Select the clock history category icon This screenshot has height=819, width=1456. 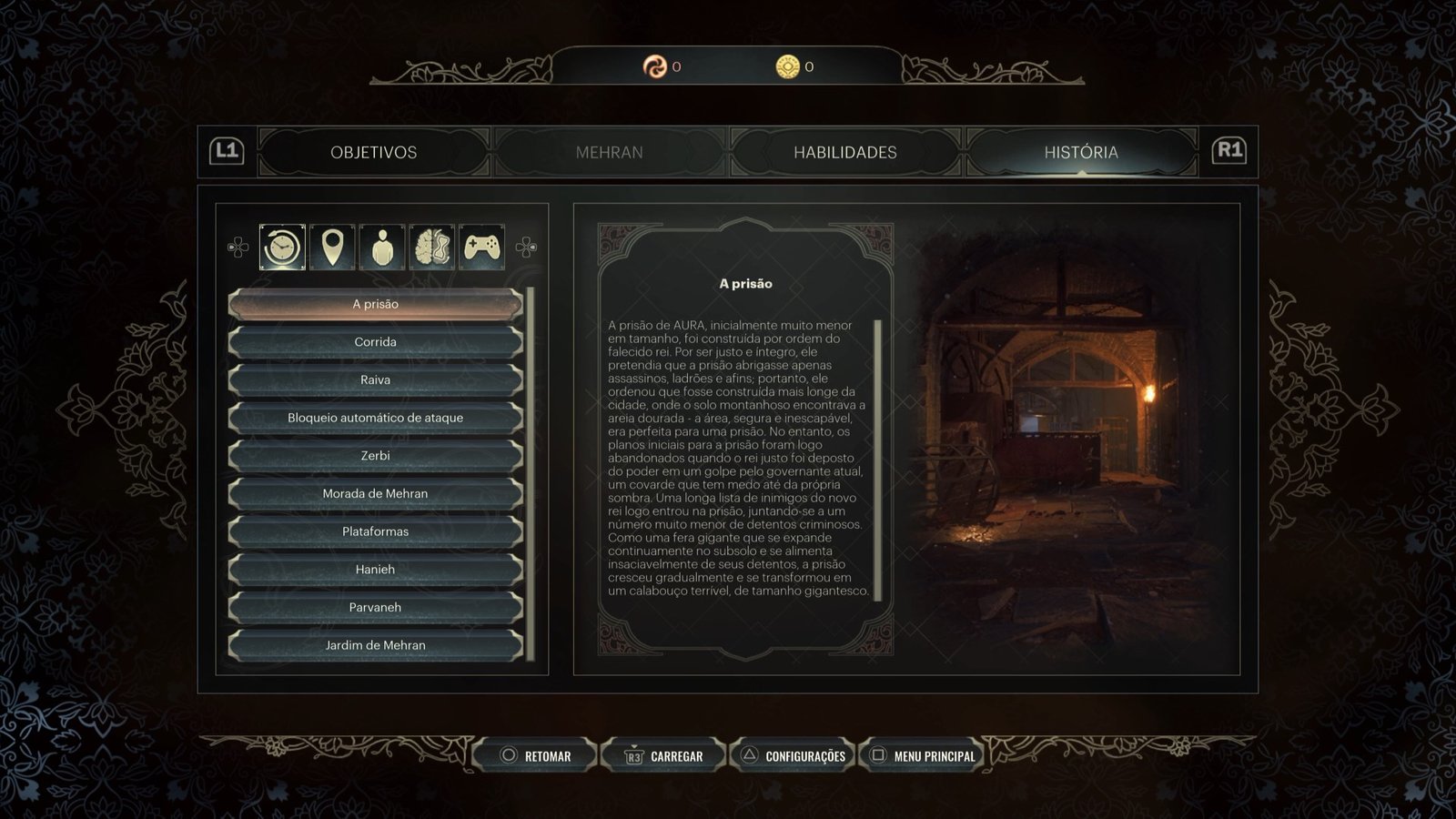pyautogui.click(x=282, y=247)
